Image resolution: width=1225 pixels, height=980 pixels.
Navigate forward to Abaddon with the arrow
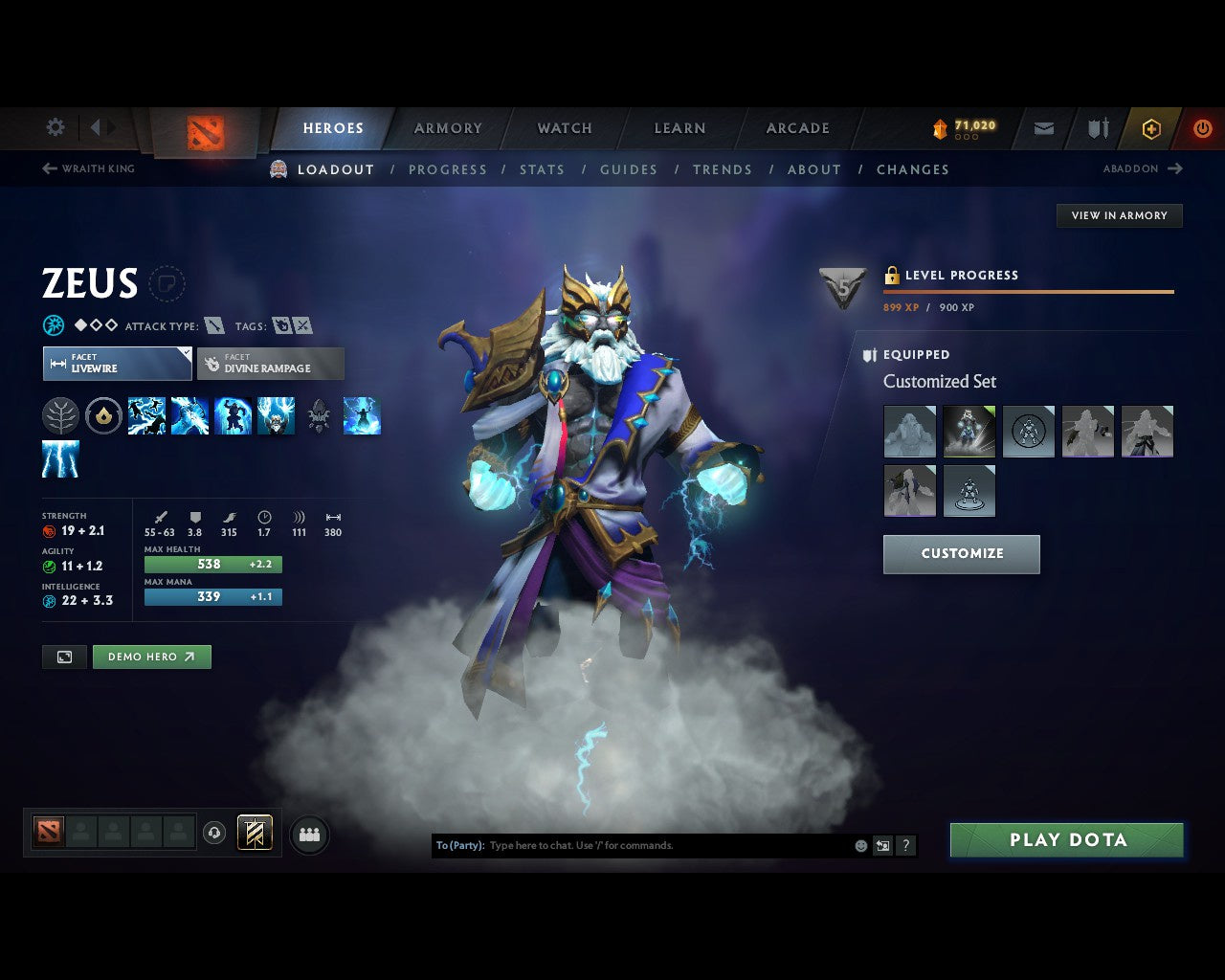click(1173, 168)
